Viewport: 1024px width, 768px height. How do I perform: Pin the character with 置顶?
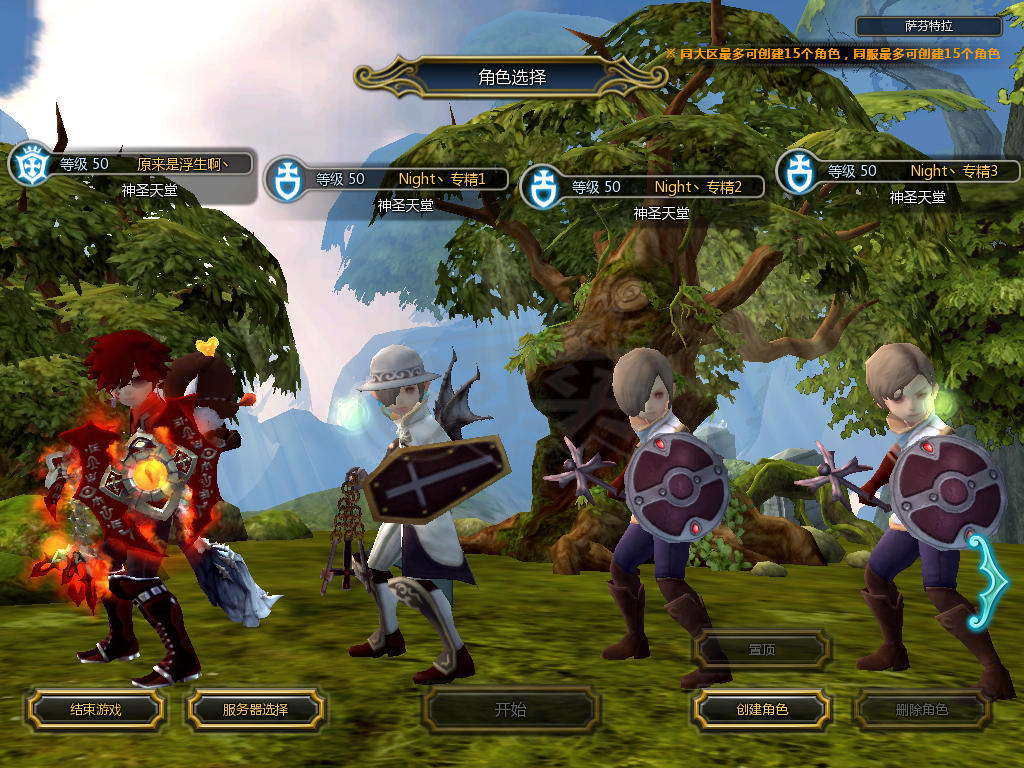[x=762, y=650]
